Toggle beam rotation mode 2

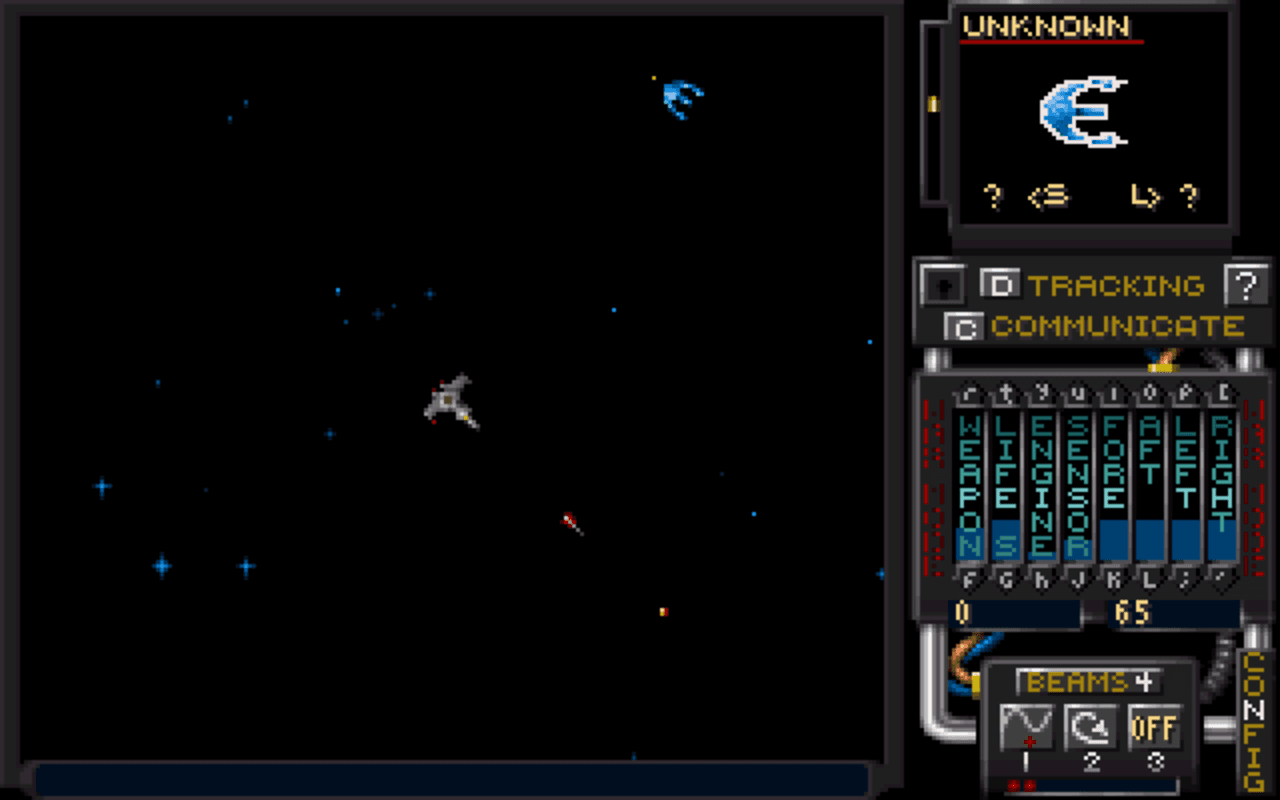tap(1092, 729)
